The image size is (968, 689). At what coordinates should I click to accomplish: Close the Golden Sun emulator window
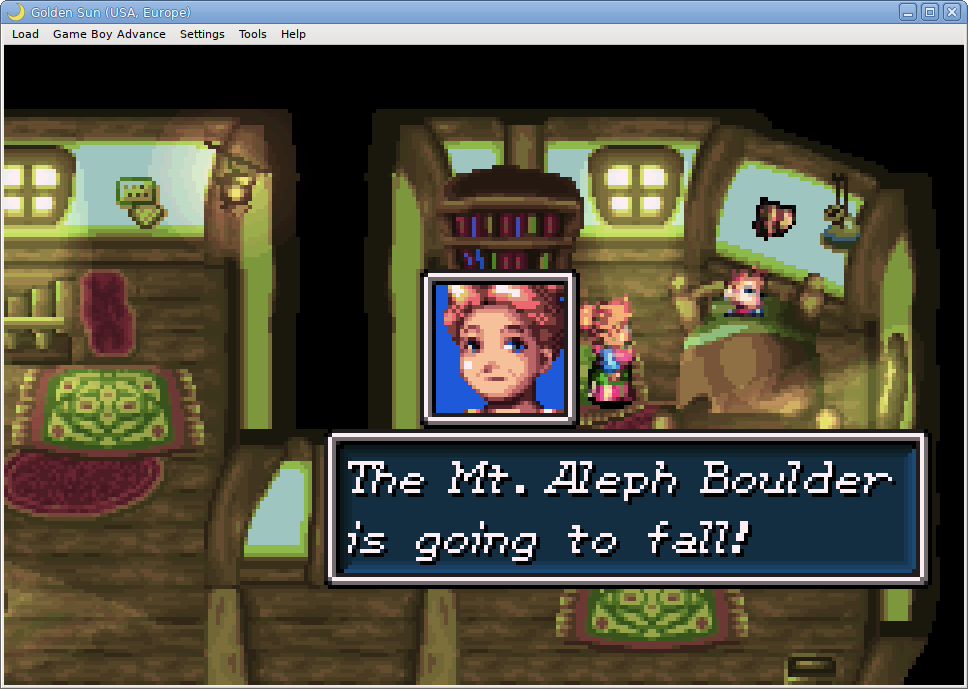951,12
